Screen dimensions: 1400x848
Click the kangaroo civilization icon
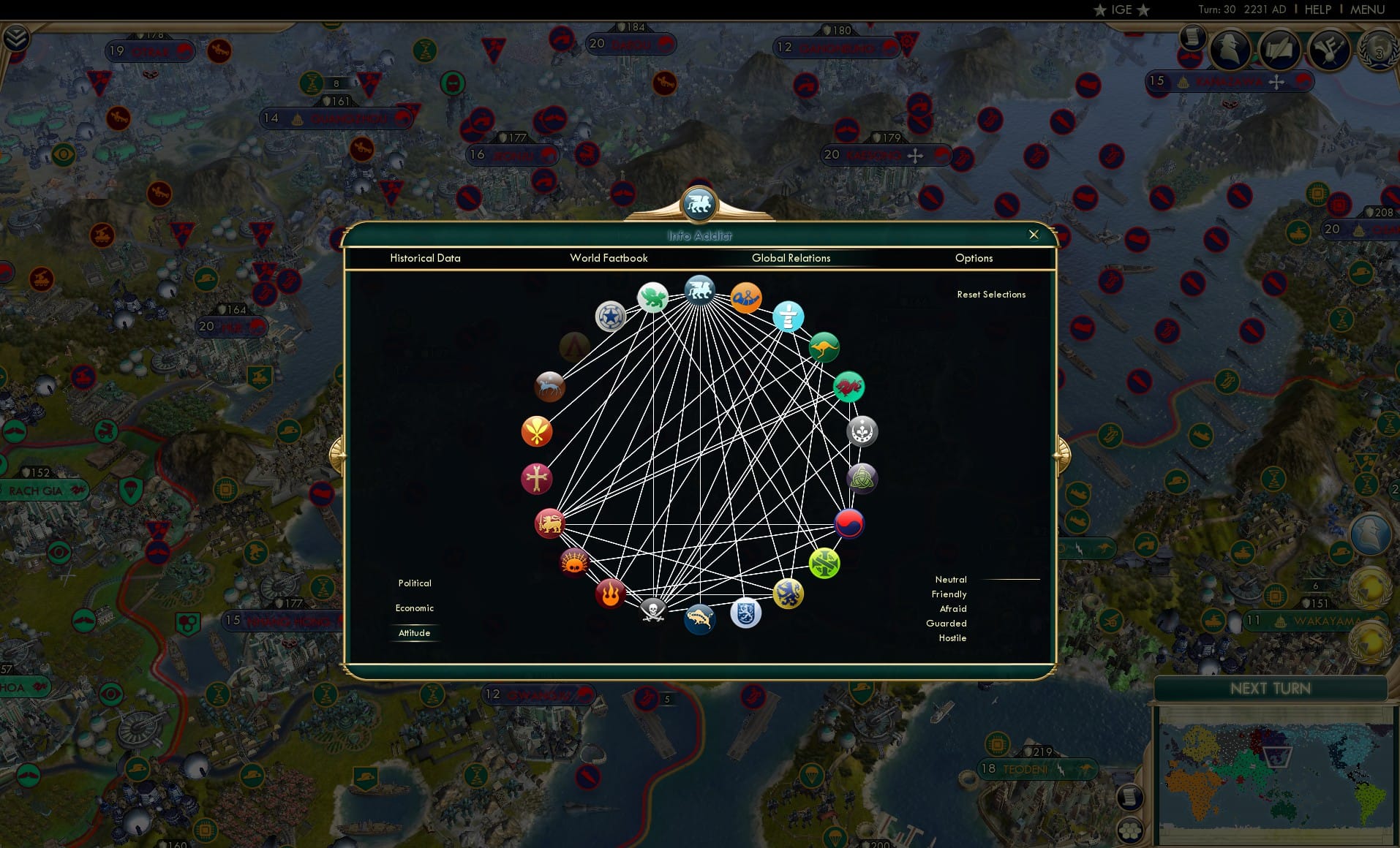pyautogui.click(x=823, y=348)
